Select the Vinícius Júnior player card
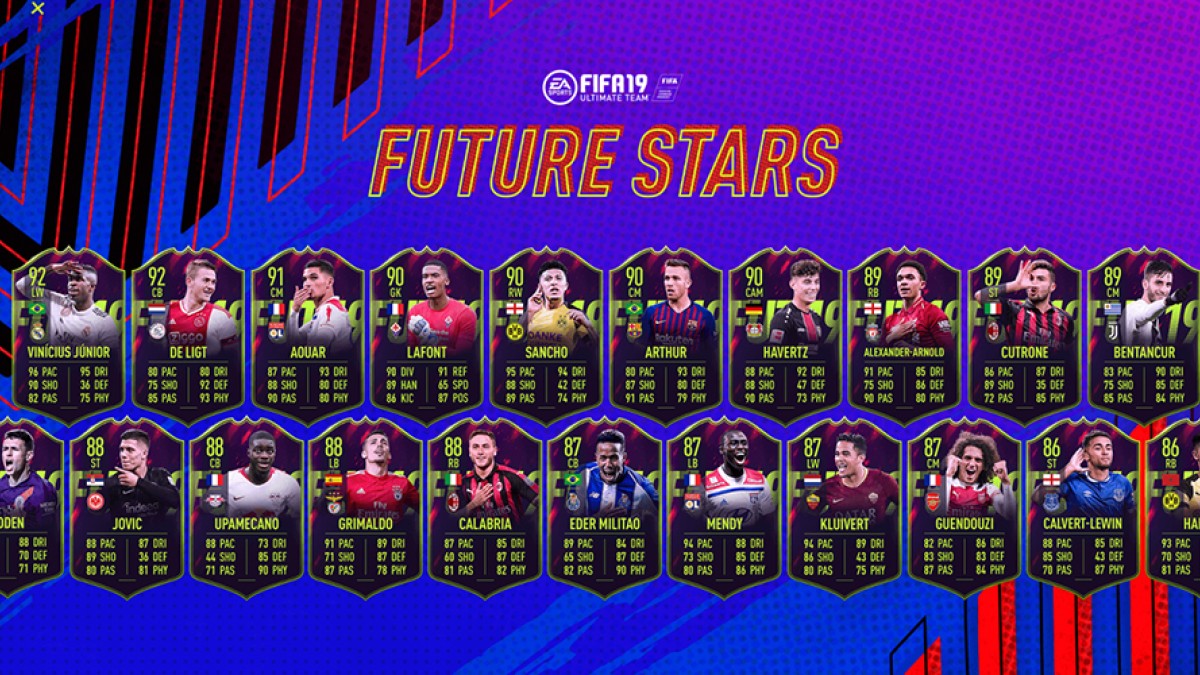1200x675 pixels. tap(69, 335)
